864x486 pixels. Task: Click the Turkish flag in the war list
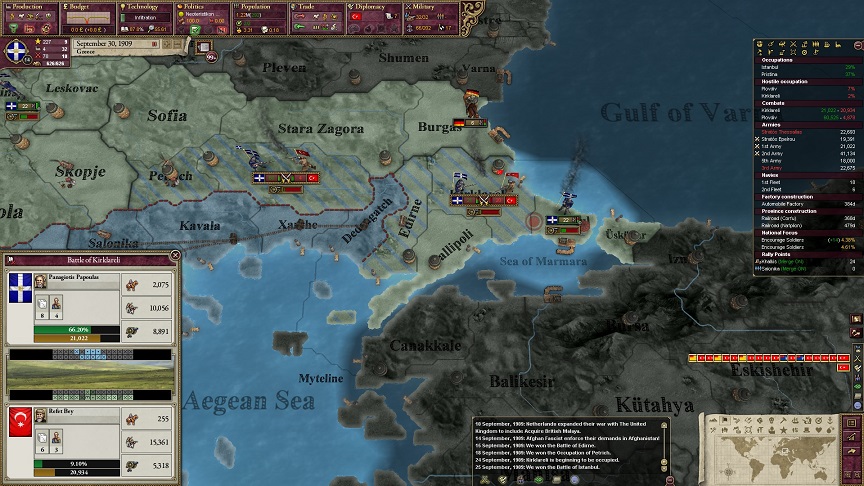pos(841,369)
